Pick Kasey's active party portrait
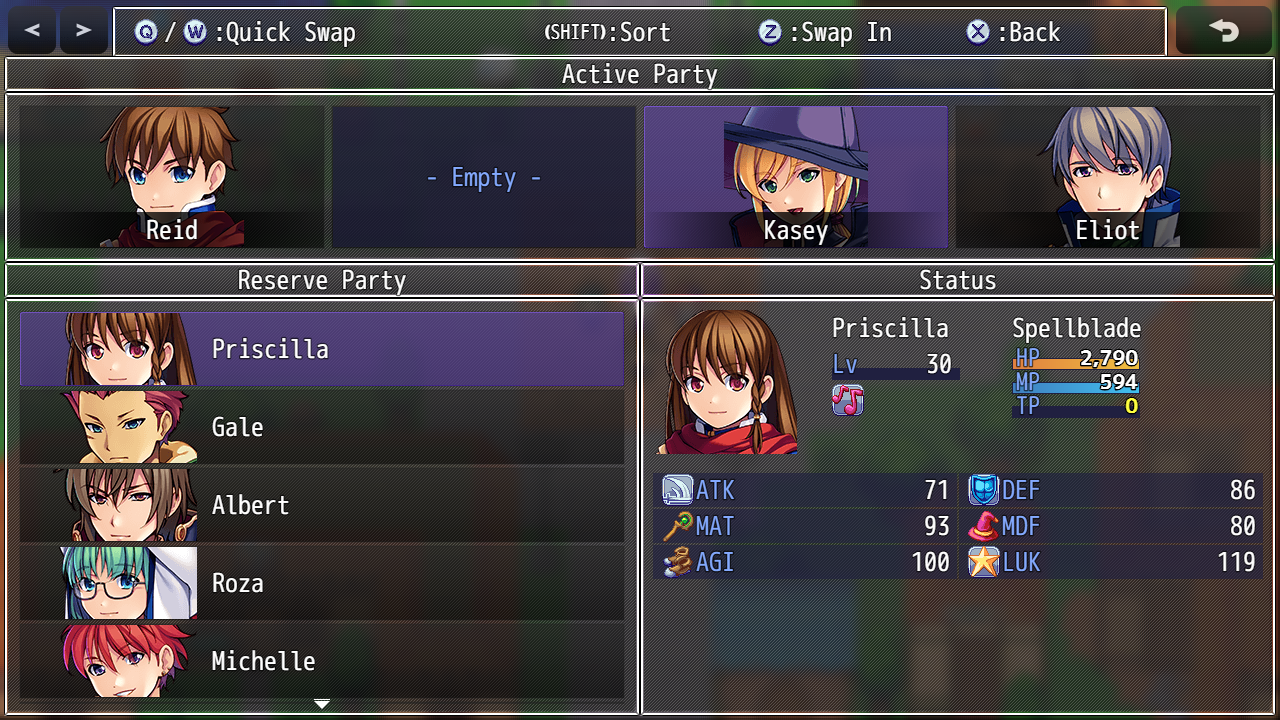Image resolution: width=1280 pixels, height=720 pixels. coord(795,177)
